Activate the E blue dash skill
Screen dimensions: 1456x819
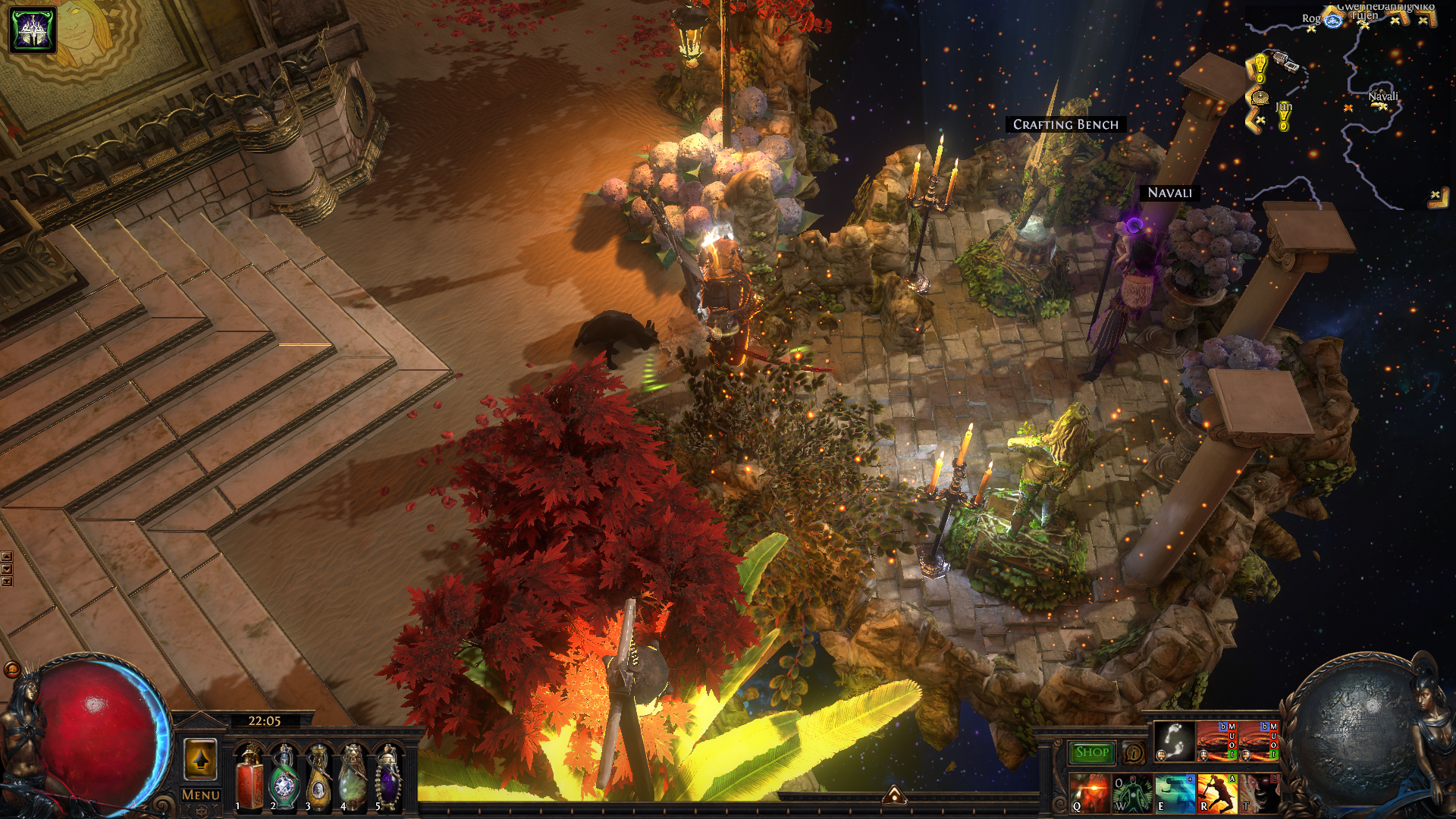tap(1174, 792)
